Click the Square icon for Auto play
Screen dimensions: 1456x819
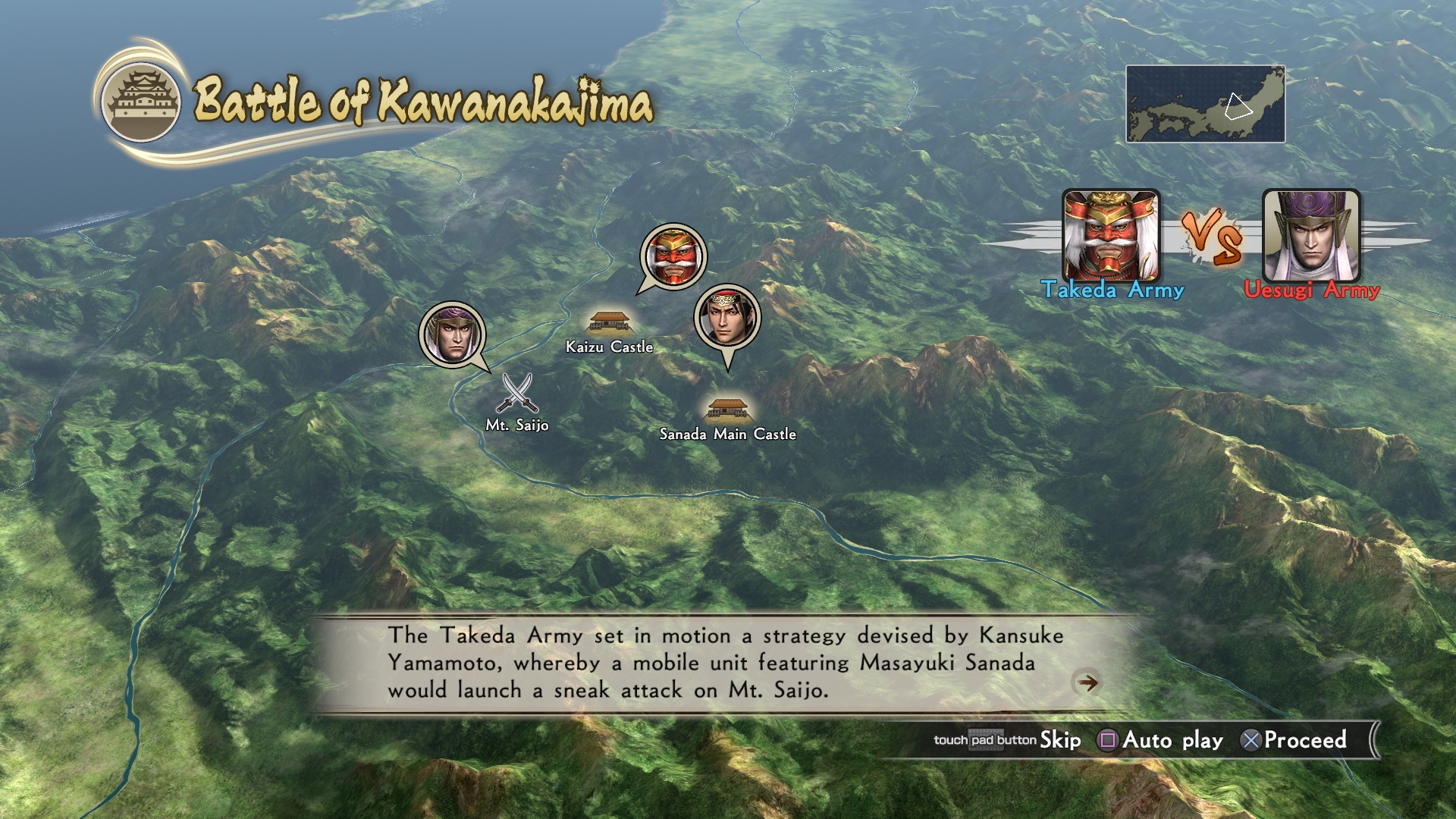pyautogui.click(x=1107, y=739)
